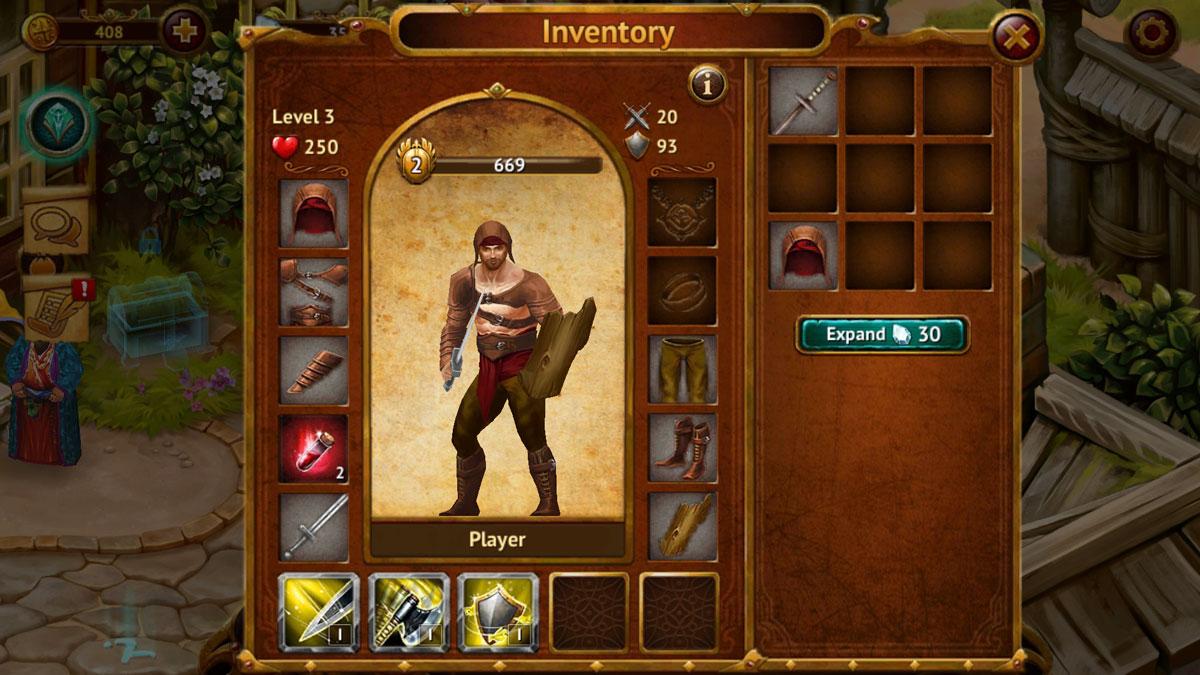Choose the equipped leather bracer slot
The width and height of the screenshot is (1200, 675).
click(x=314, y=370)
